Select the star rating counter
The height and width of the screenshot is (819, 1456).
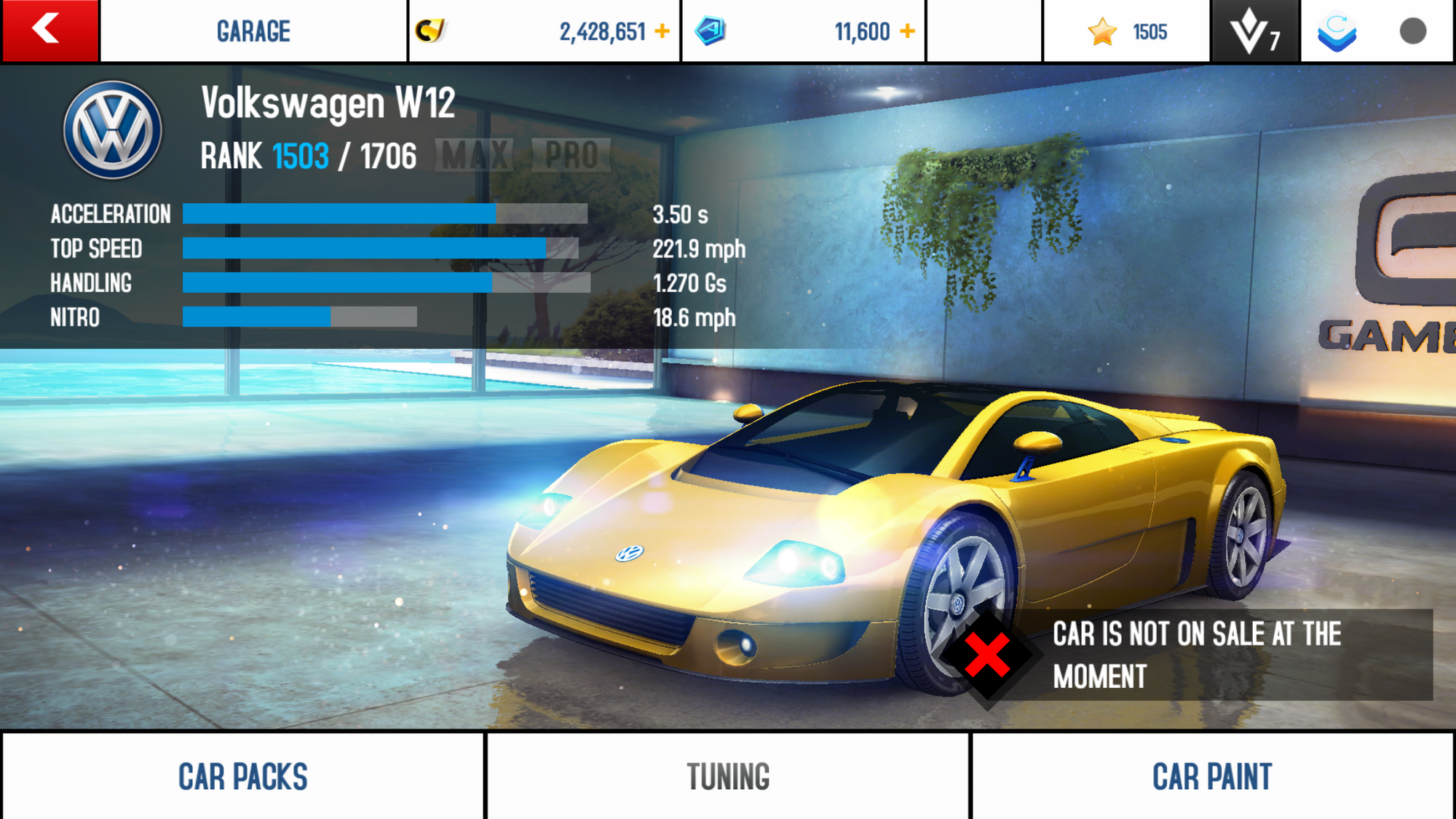coord(1127,31)
